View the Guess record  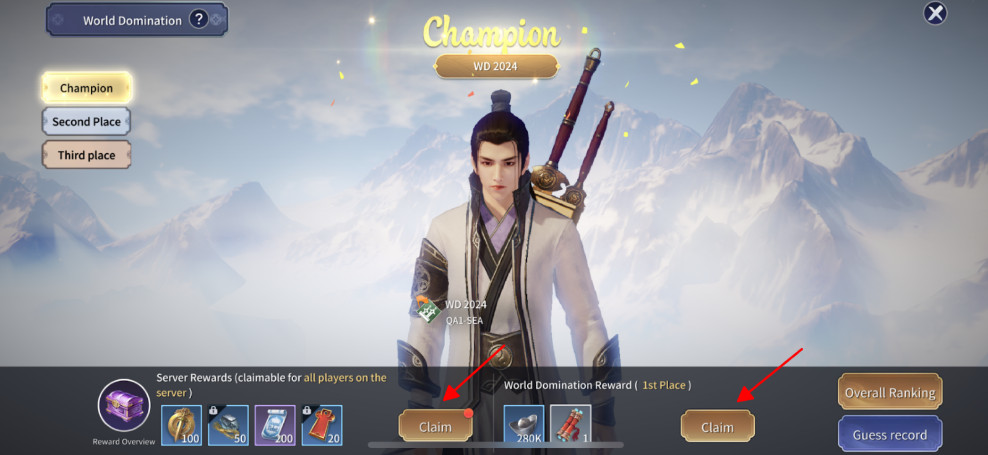890,435
